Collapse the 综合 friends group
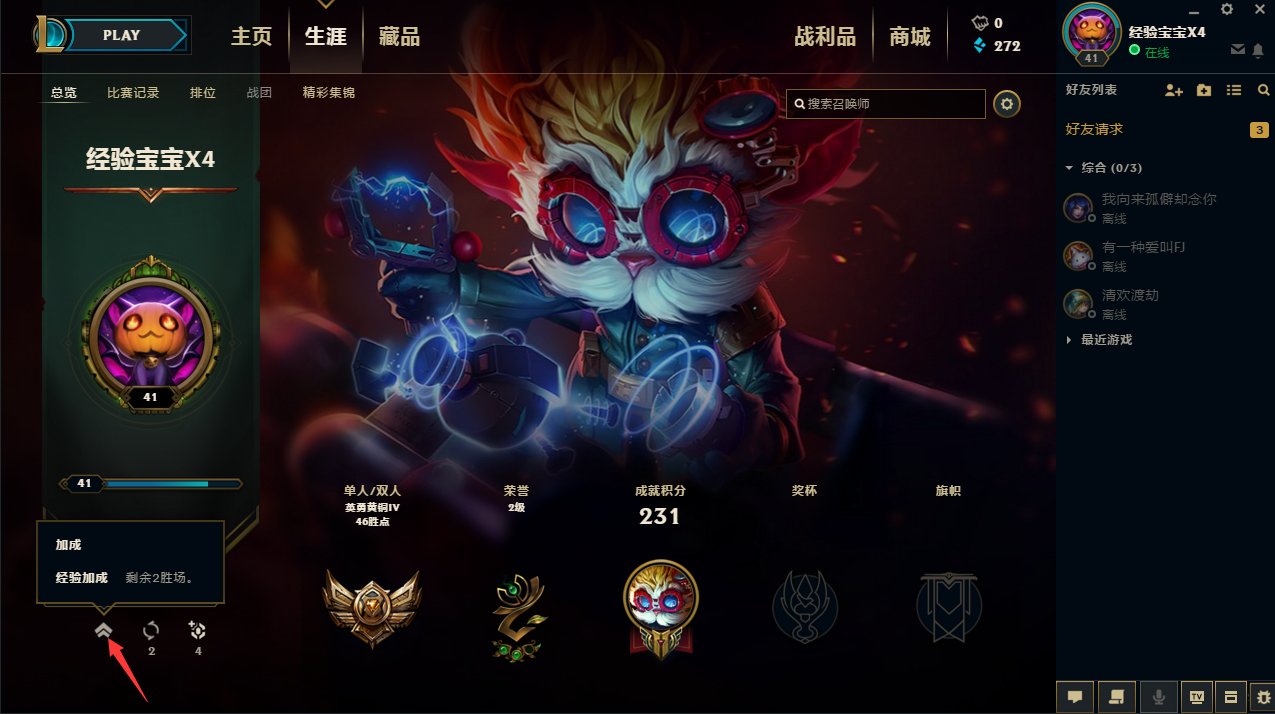Viewport: 1275px width, 714px height. (1069, 168)
